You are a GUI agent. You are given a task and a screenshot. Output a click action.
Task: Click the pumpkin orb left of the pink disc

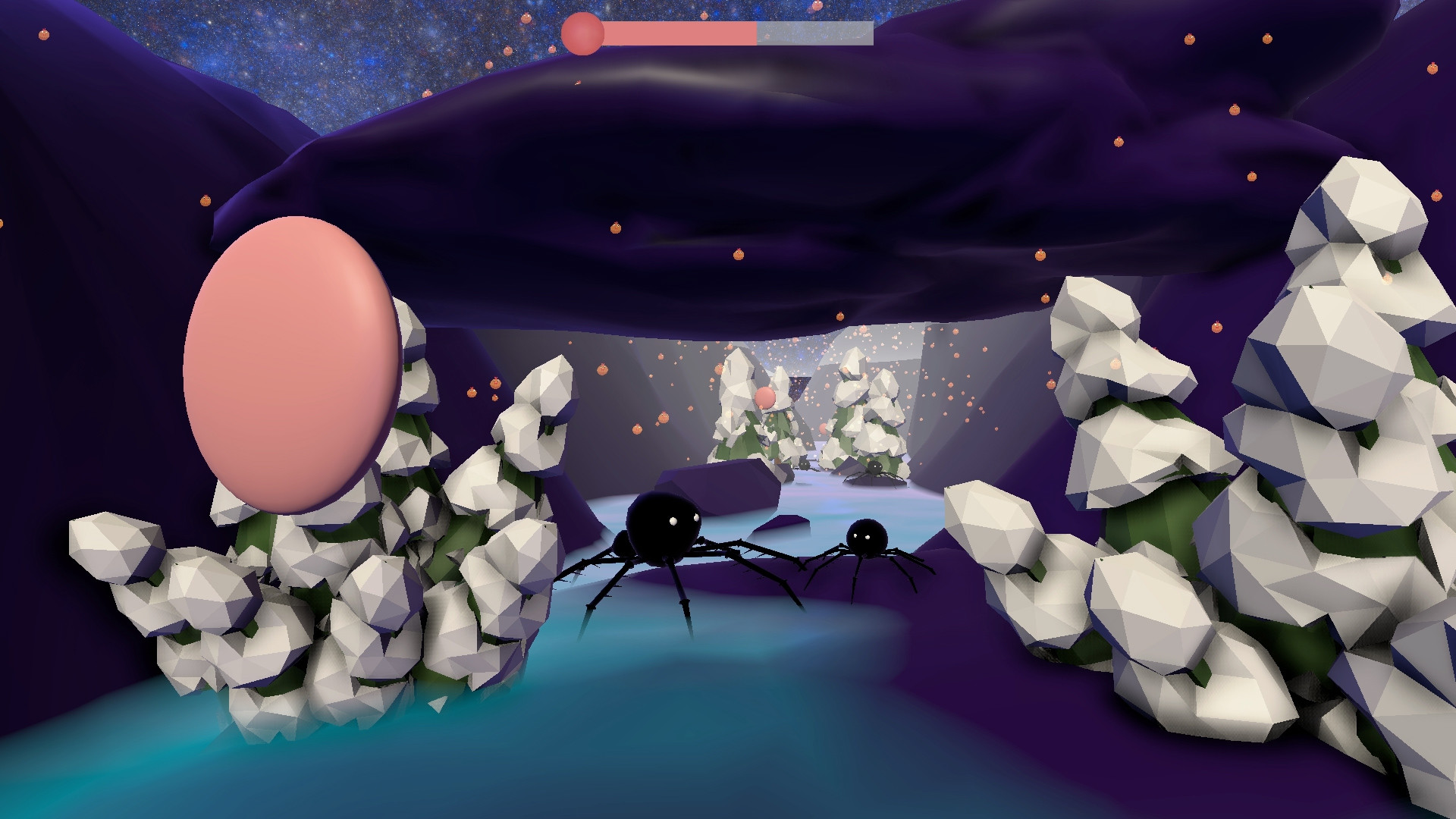206,199
